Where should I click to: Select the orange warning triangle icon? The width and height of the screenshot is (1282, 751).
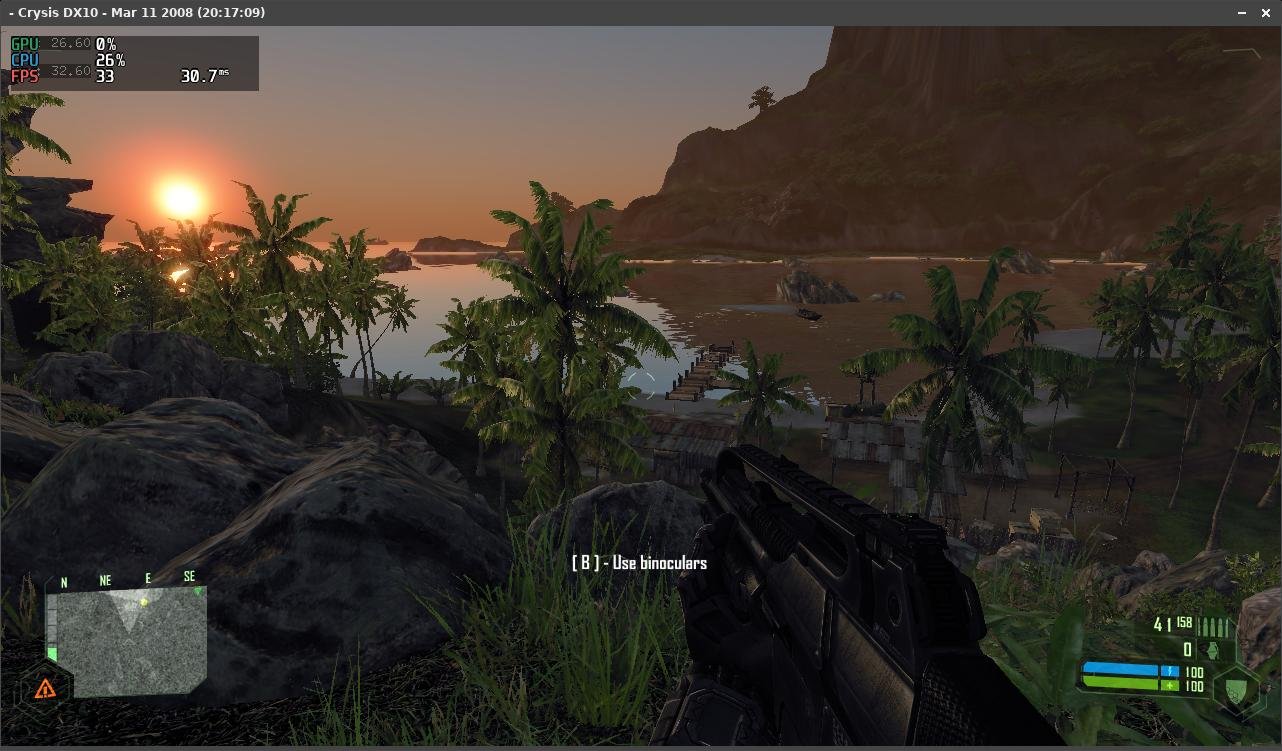[x=45, y=688]
